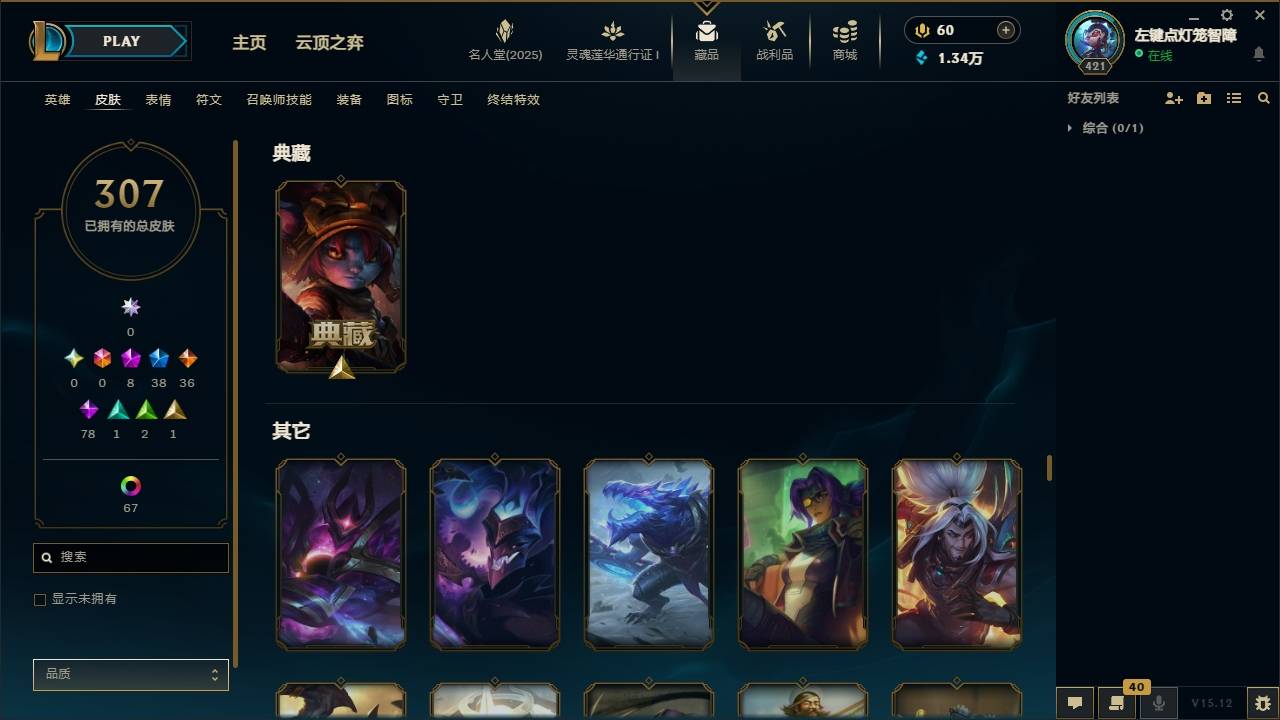The height and width of the screenshot is (720, 1280).
Task: Open the chat bubble icon at bottom right
Action: (1074, 703)
